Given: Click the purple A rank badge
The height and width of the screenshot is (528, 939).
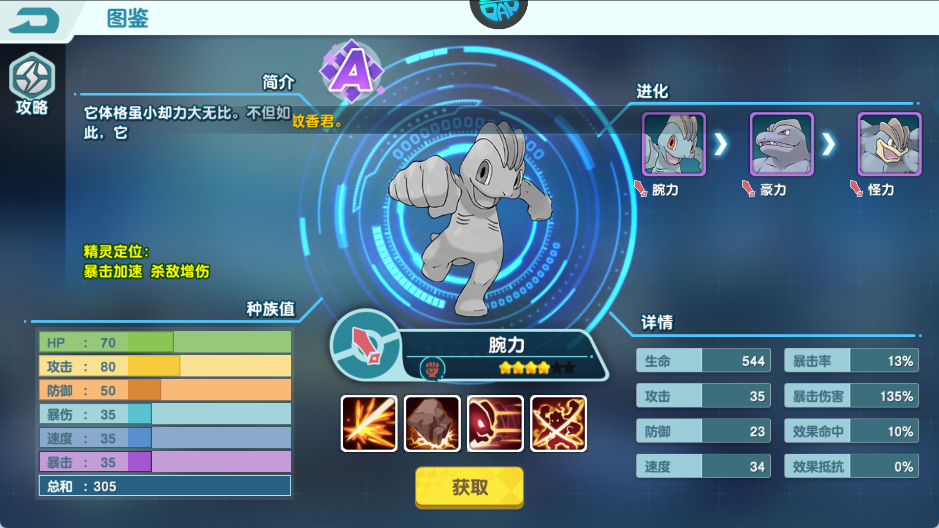Looking at the screenshot, I should [350, 70].
